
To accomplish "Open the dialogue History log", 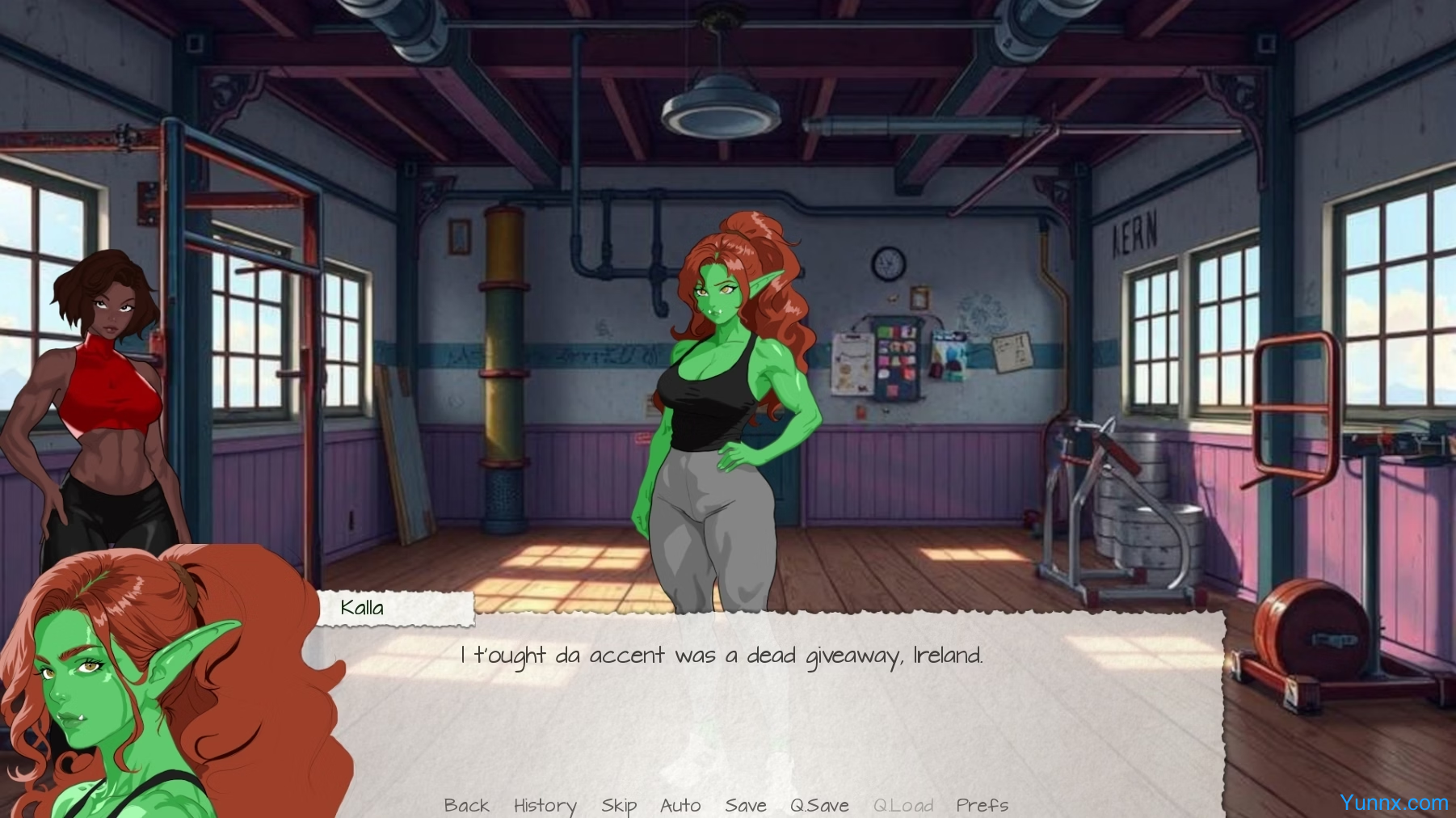I will pos(545,805).
